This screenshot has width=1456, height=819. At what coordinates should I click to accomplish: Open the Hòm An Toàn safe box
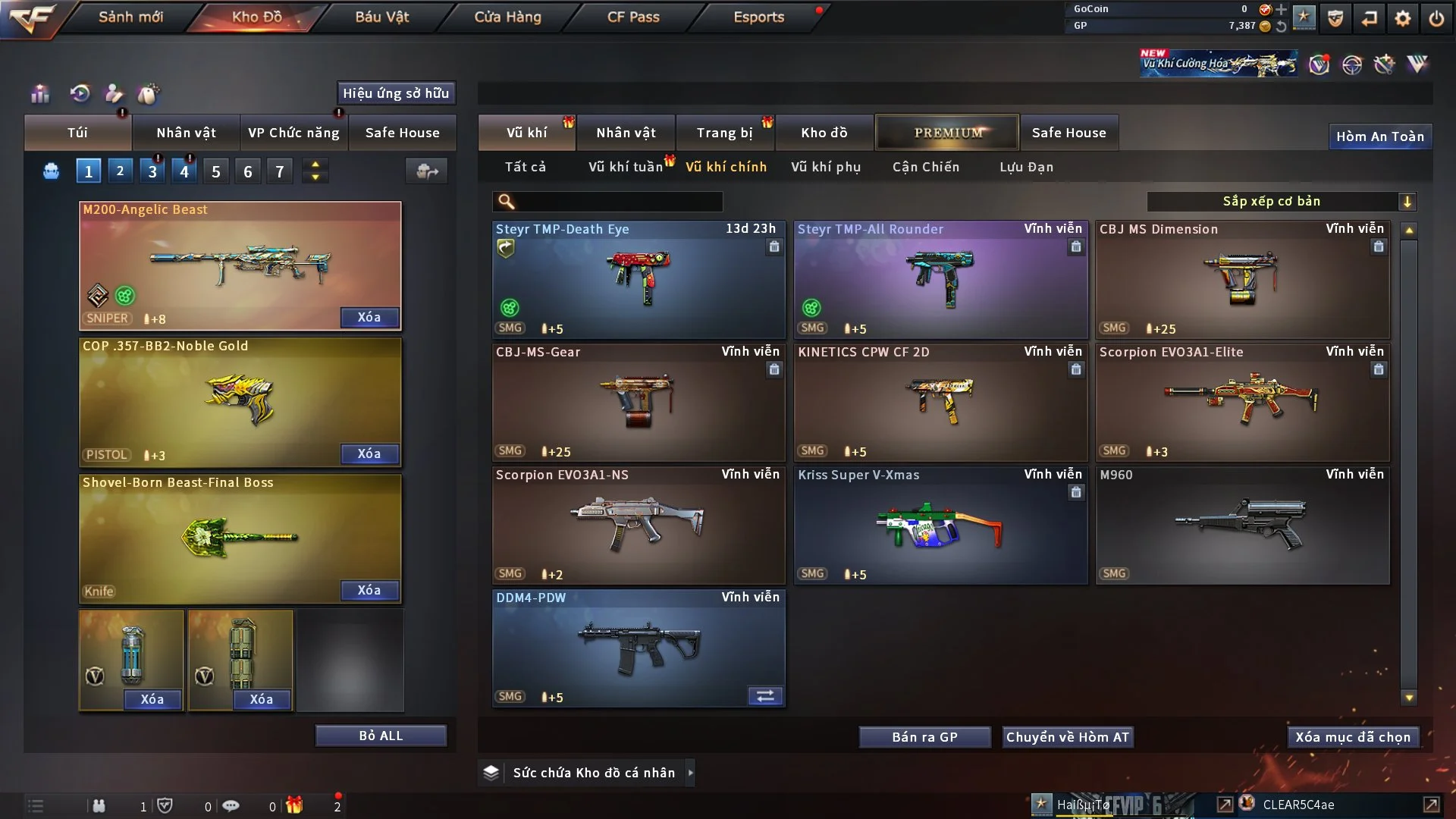point(1379,136)
